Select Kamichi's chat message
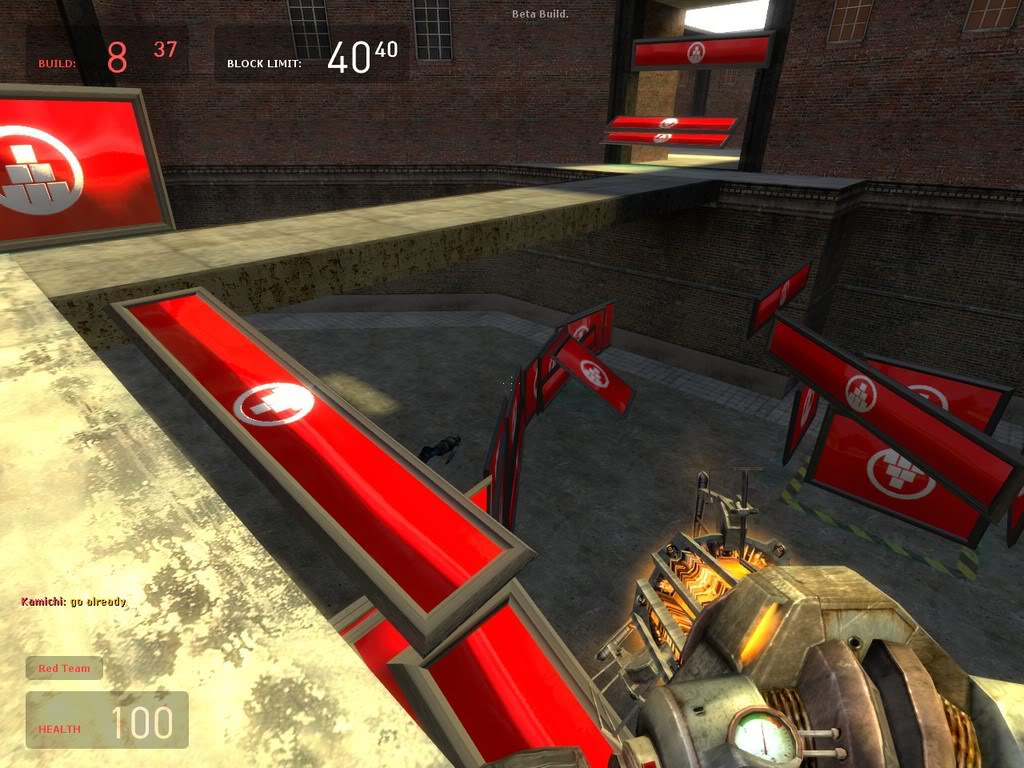The height and width of the screenshot is (768, 1024). [x=74, y=602]
